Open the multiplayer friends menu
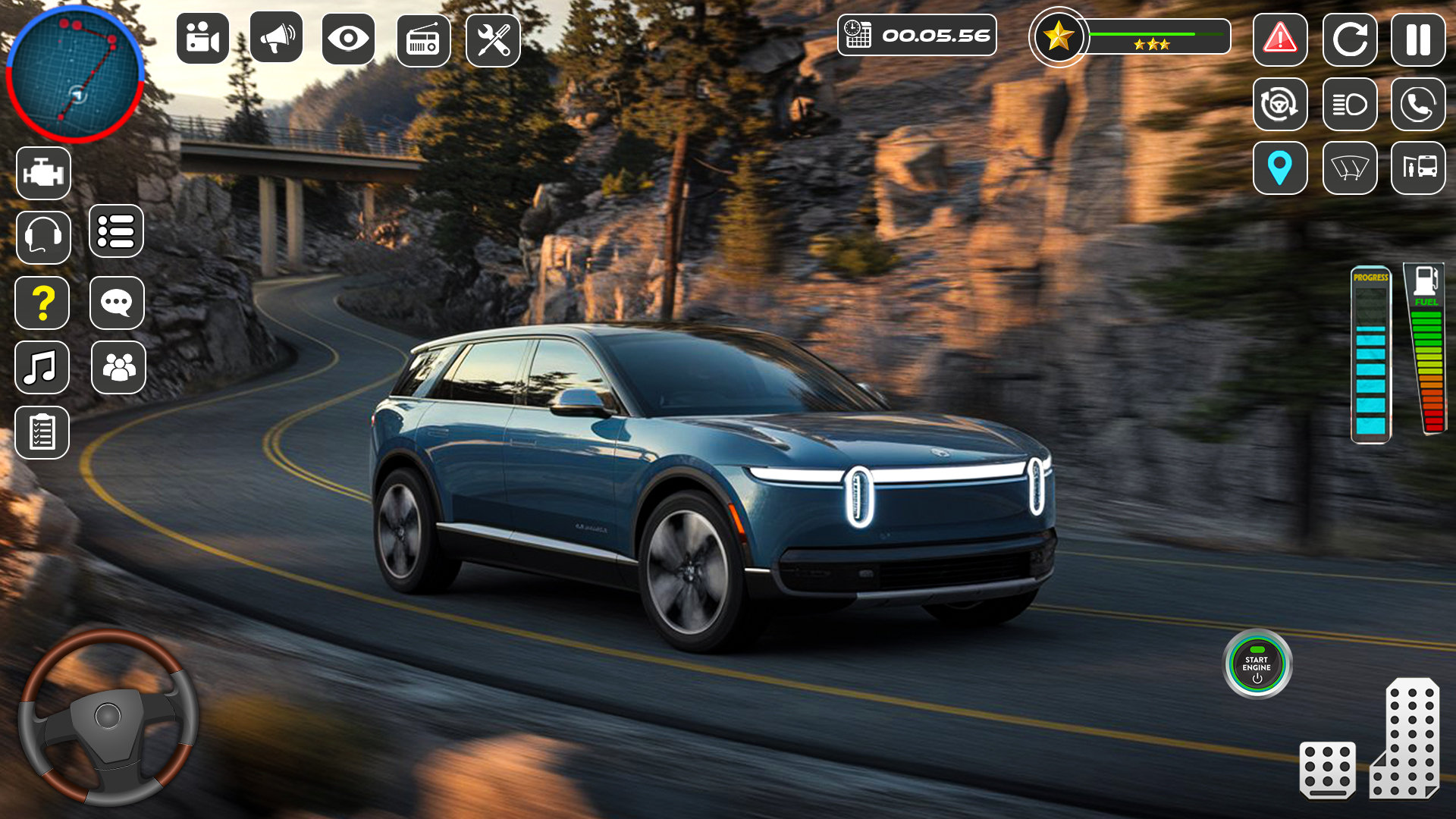The image size is (1456, 819). (x=118, y=368)
